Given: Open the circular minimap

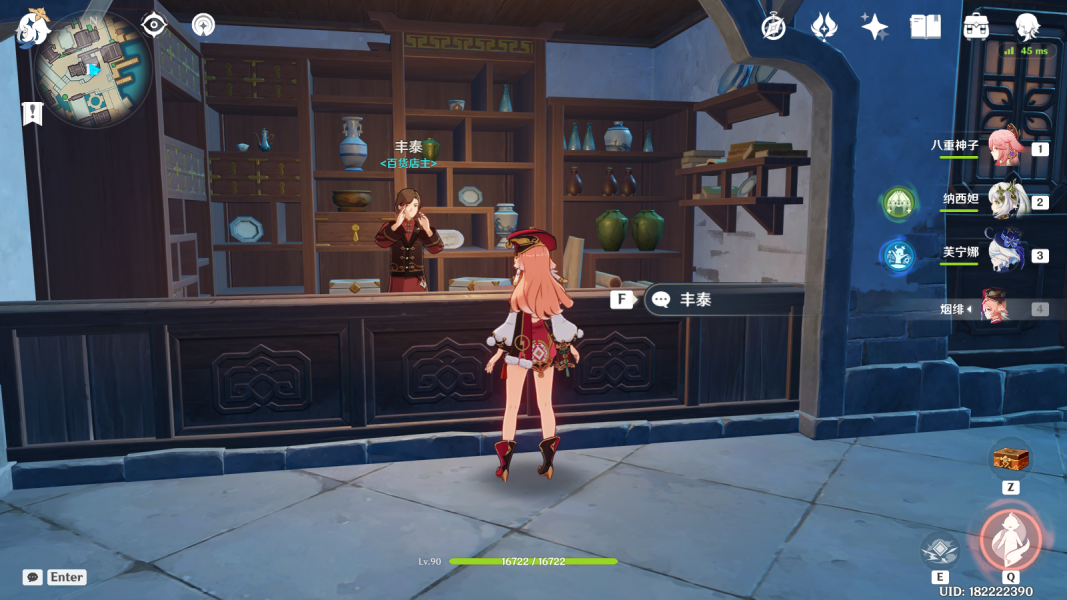Looking at the screenshot, I should pos(92,68).
